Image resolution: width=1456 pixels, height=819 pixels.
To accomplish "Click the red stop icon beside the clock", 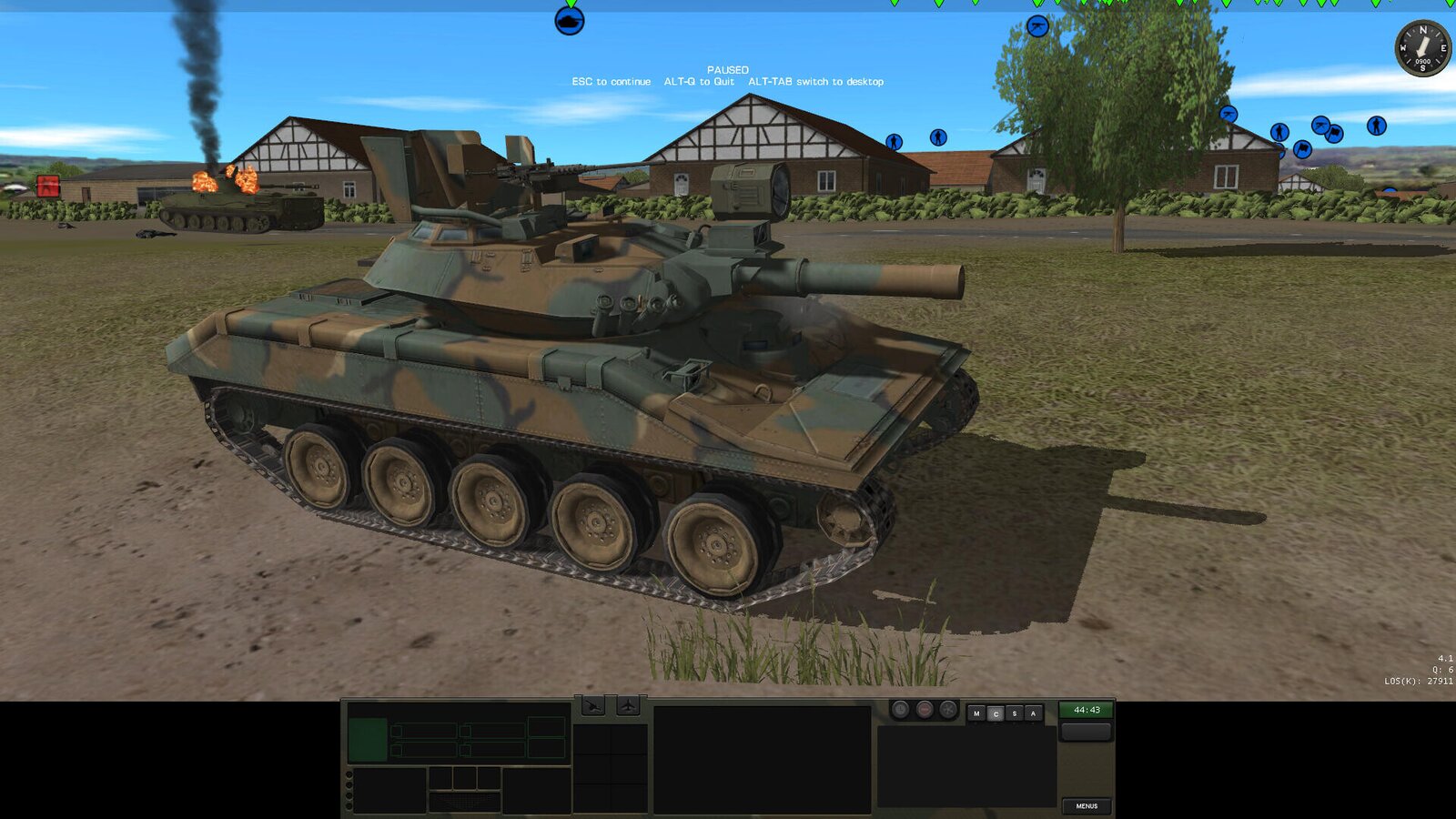I will click(925, 709).
